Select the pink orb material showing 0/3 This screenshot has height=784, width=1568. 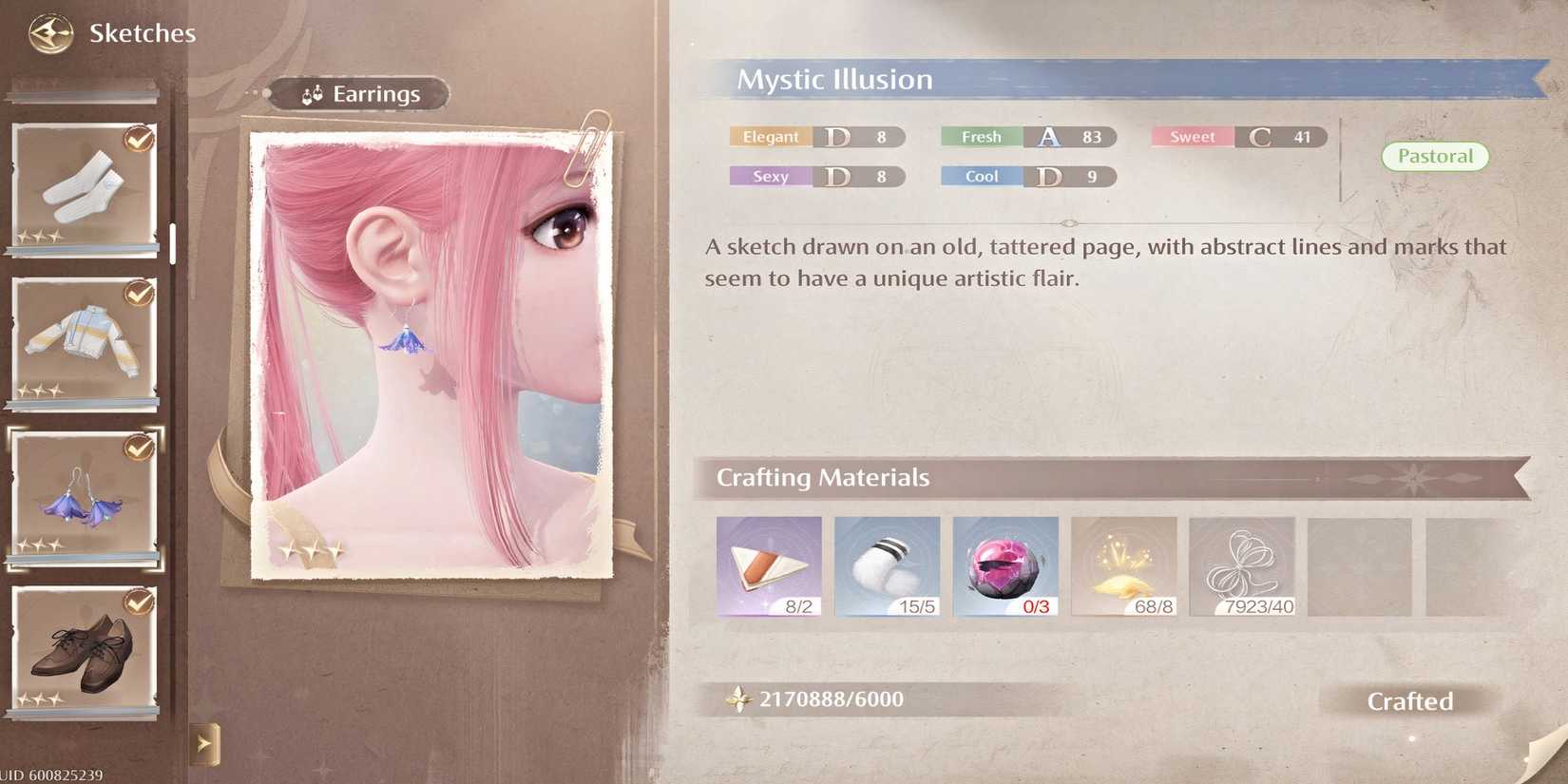click(1004, 565)
